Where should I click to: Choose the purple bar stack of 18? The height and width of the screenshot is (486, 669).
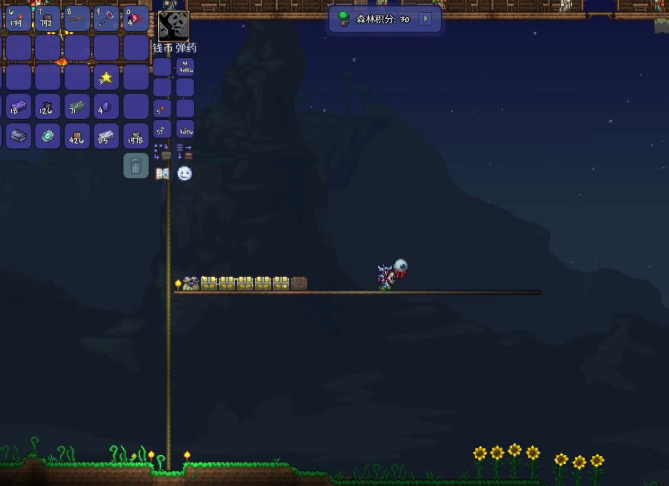[18, 107]
